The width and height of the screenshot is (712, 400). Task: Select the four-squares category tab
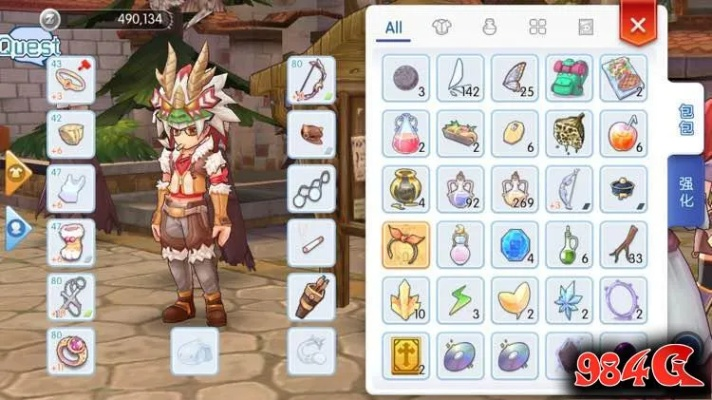[537, 27]
